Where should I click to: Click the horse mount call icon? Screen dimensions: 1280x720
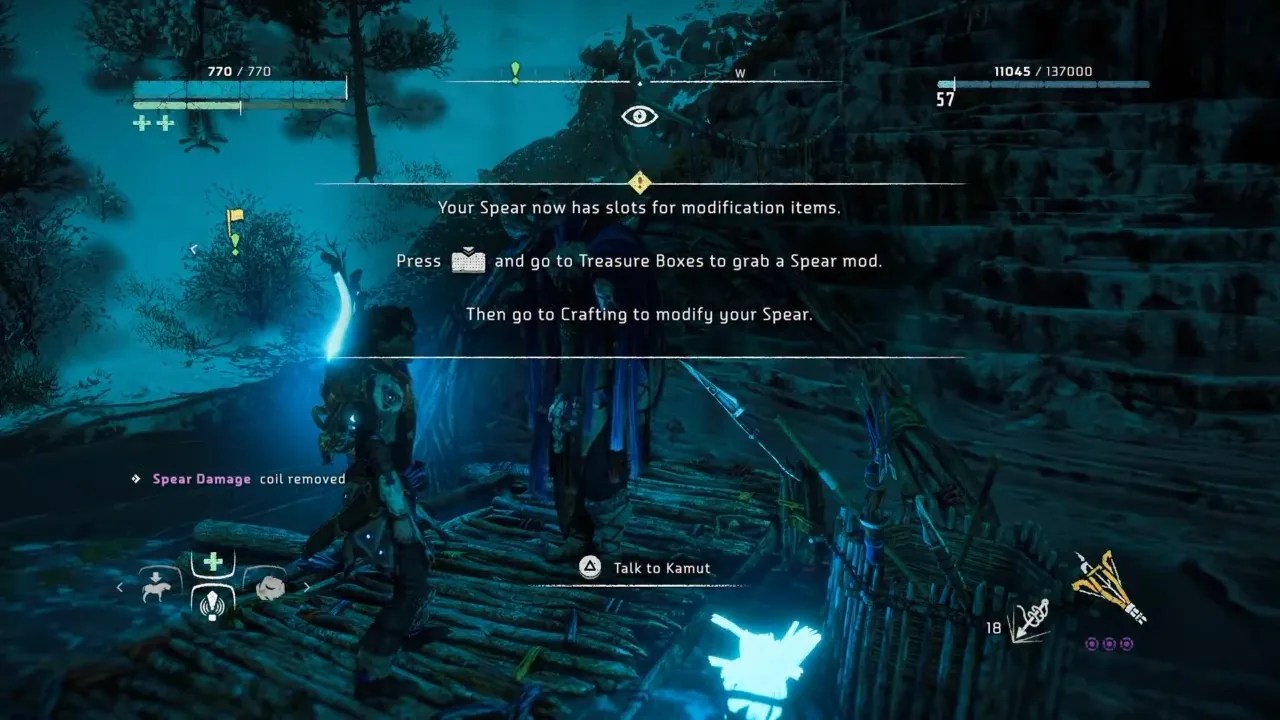[x=158, y=587]
